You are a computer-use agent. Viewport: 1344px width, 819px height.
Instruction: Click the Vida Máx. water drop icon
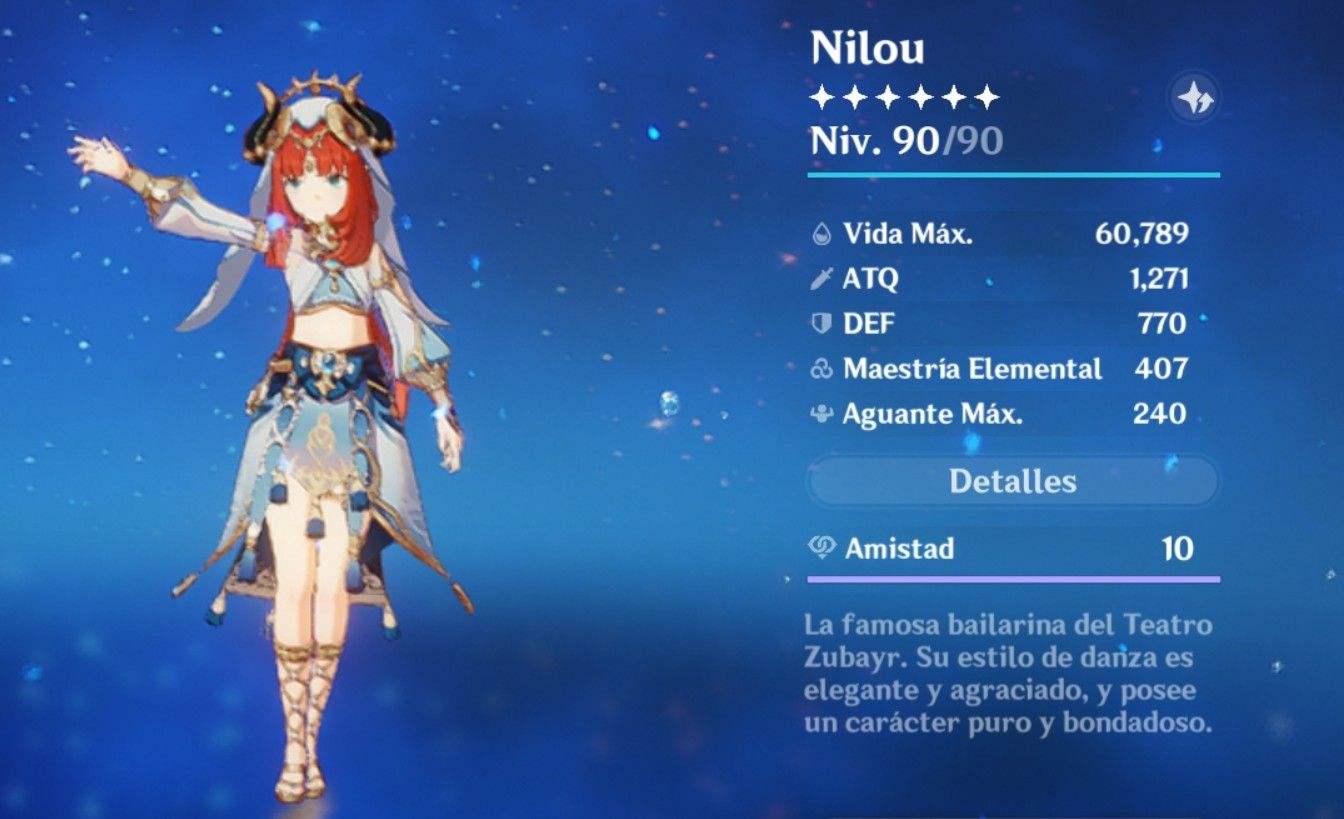coord(820,235)
